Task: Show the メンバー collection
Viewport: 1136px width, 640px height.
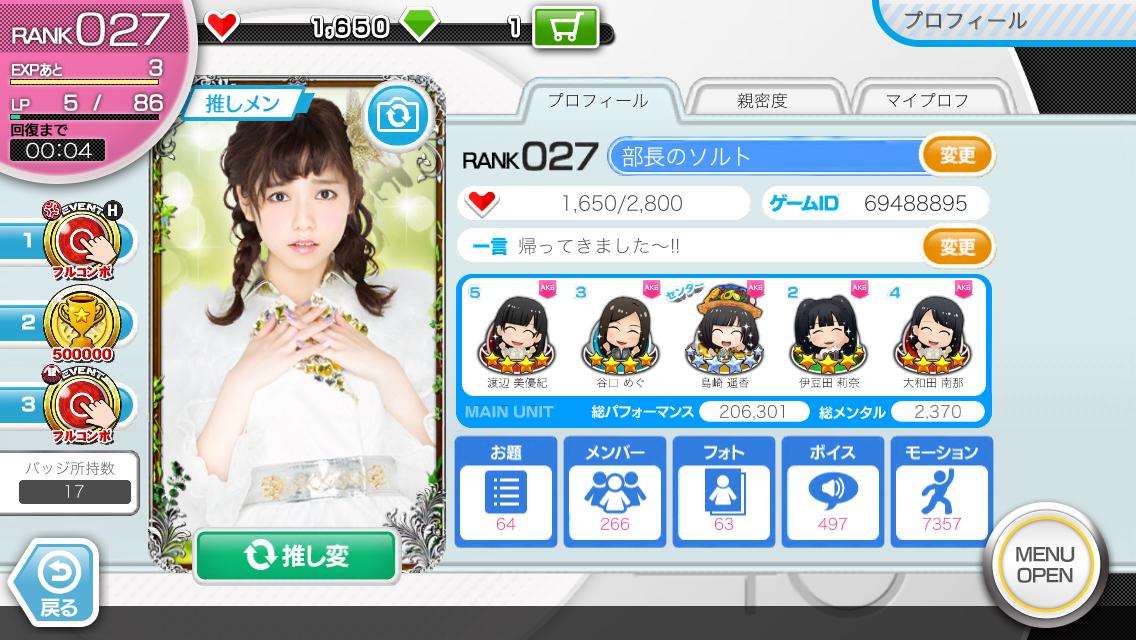Action: (x=614, y=491)
